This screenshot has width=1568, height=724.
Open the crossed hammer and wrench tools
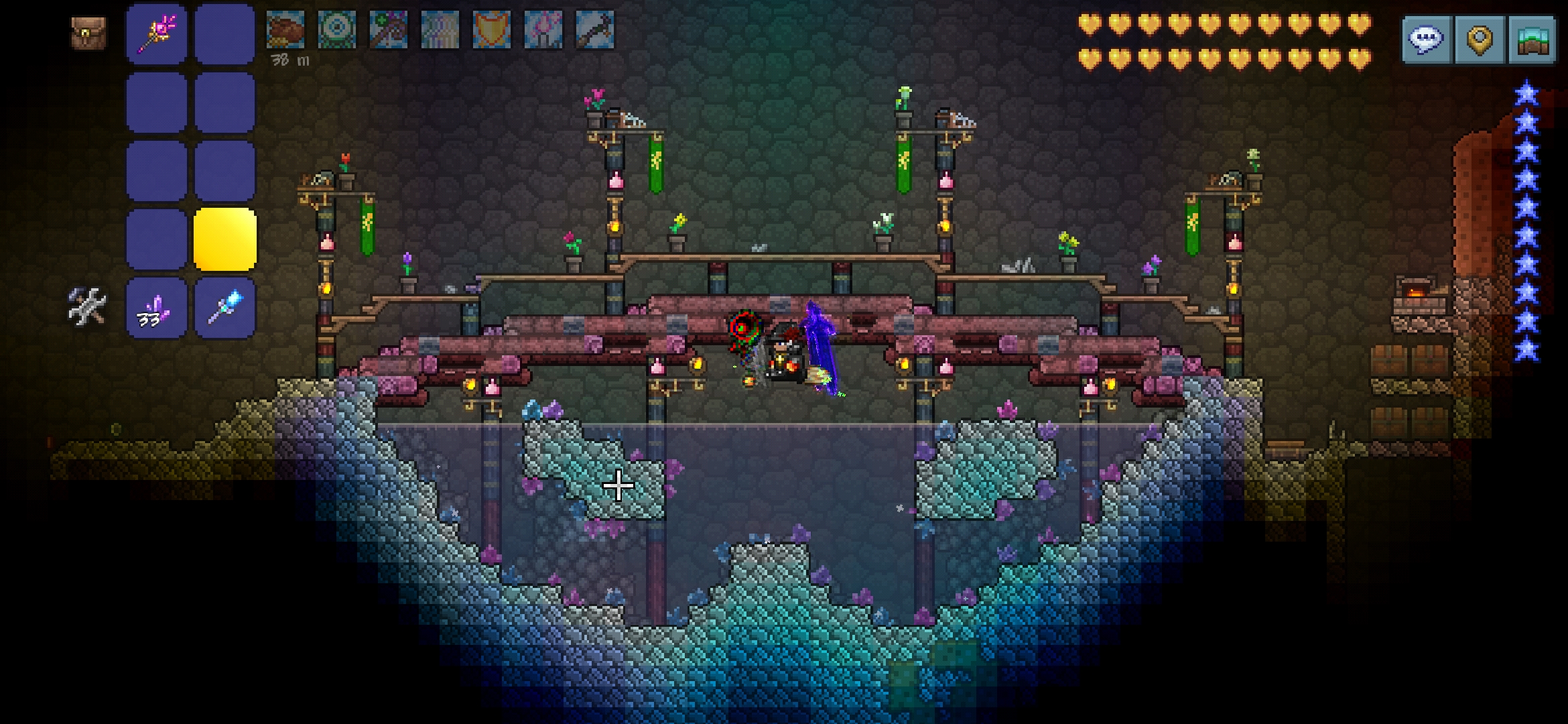(87, 306)
